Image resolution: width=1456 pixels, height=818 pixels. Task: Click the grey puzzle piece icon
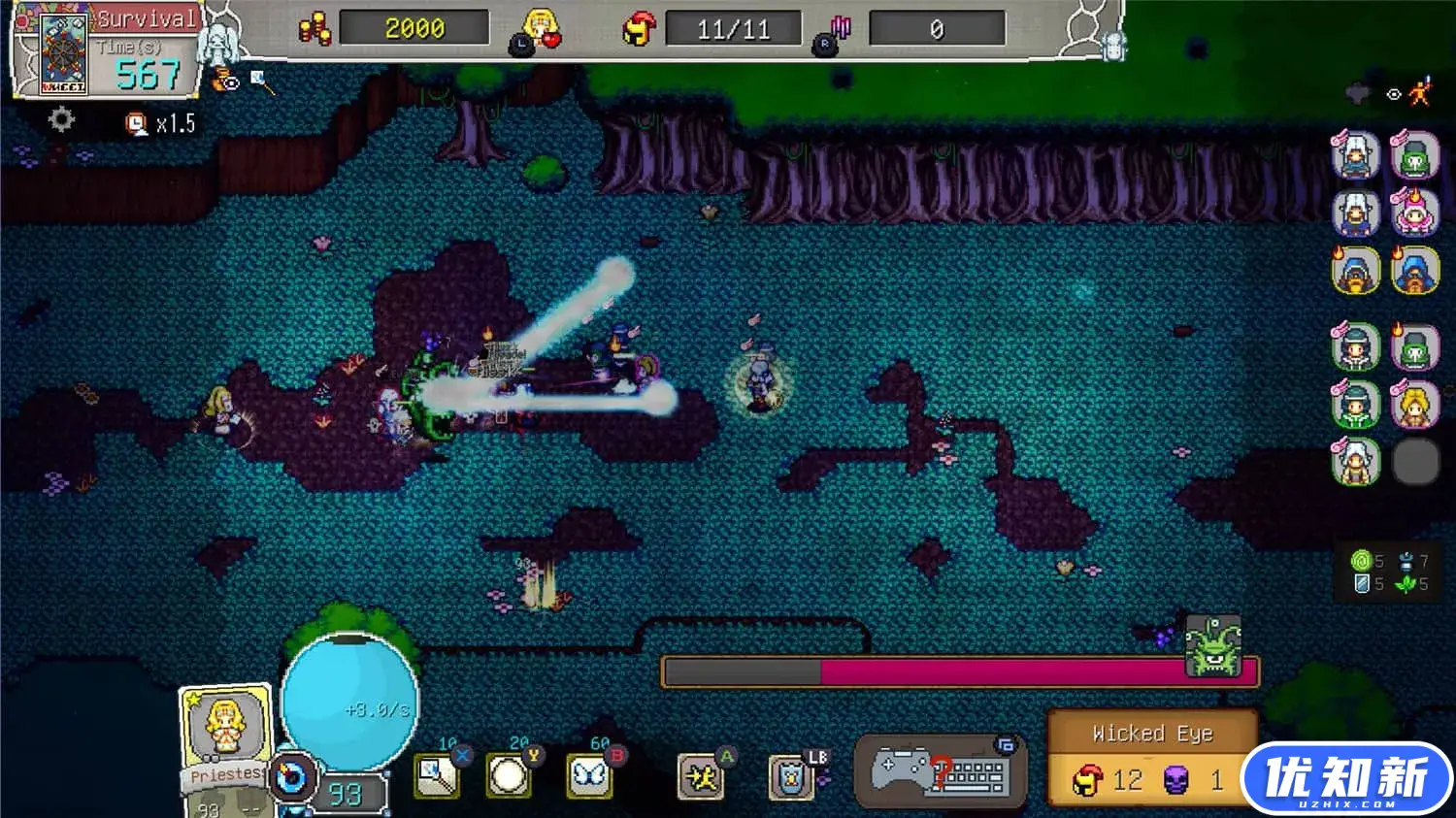[x=1357, y=93]
